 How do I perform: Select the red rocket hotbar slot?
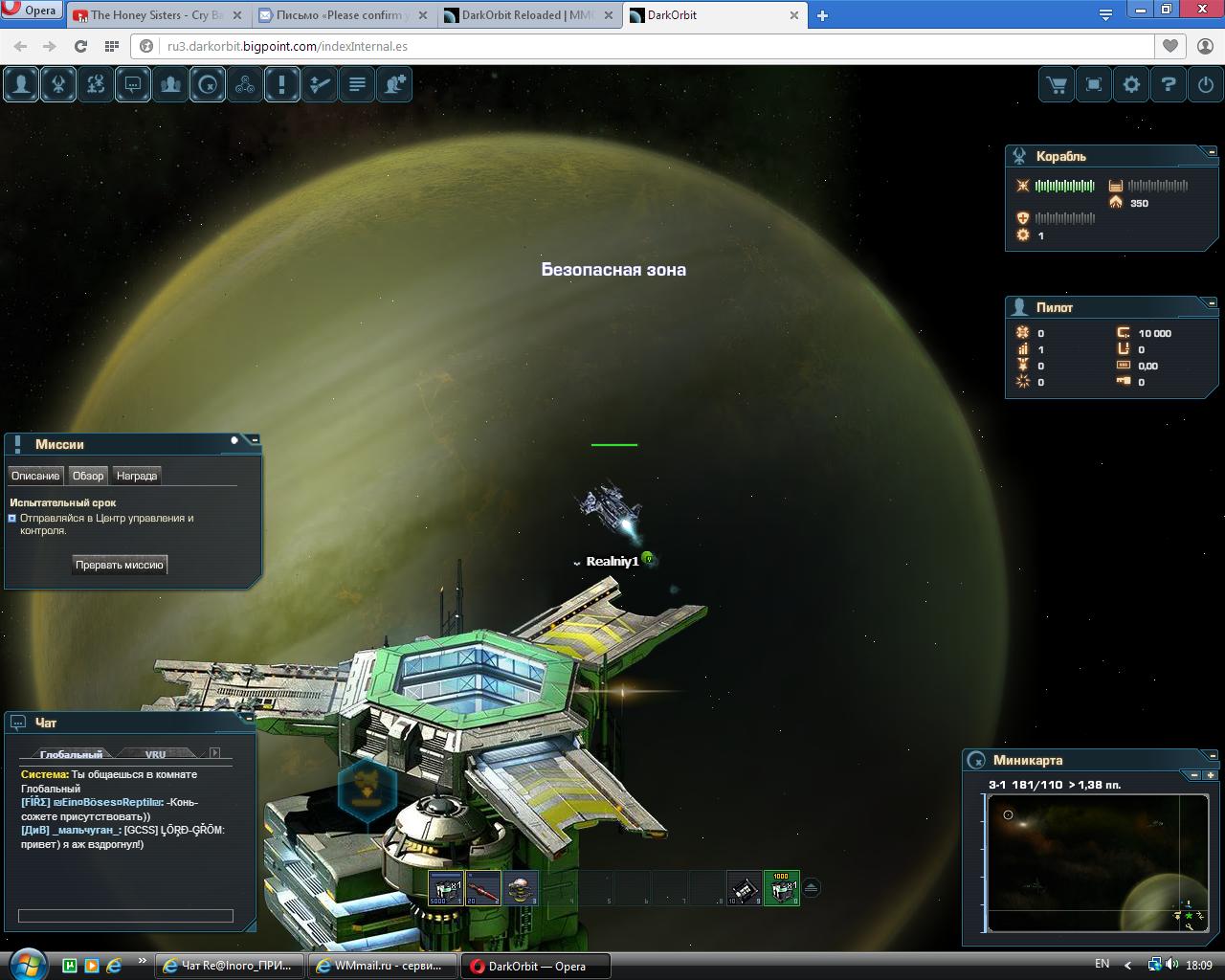(x=483, y=888)
